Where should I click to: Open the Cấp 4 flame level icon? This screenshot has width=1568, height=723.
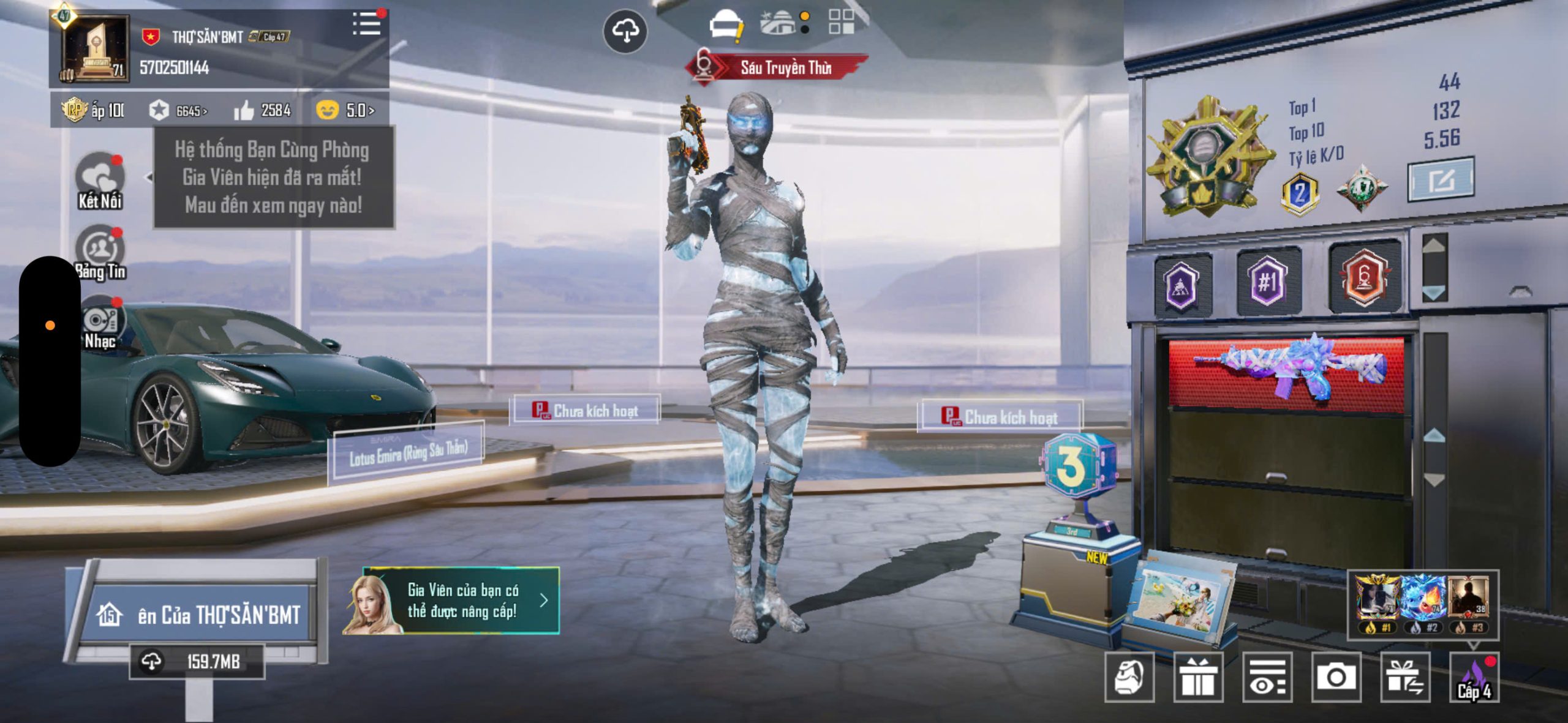(x=1474, y=678)
